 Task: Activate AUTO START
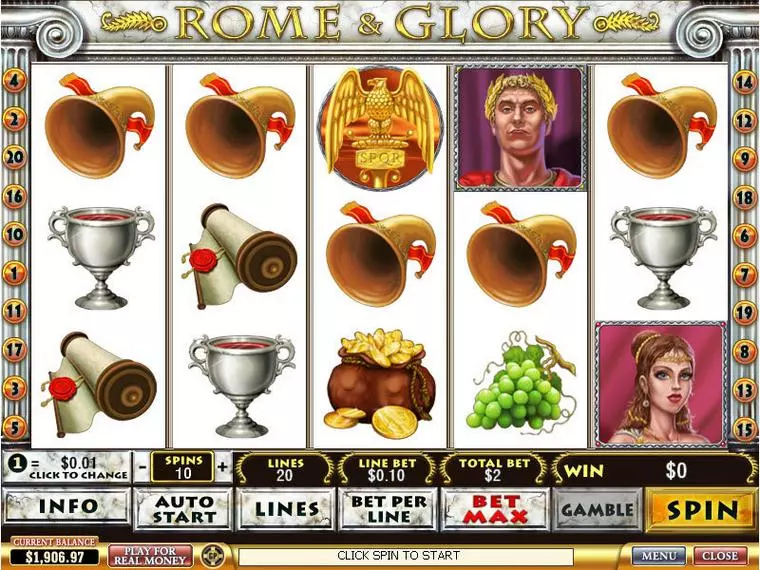tap(183, 509)
